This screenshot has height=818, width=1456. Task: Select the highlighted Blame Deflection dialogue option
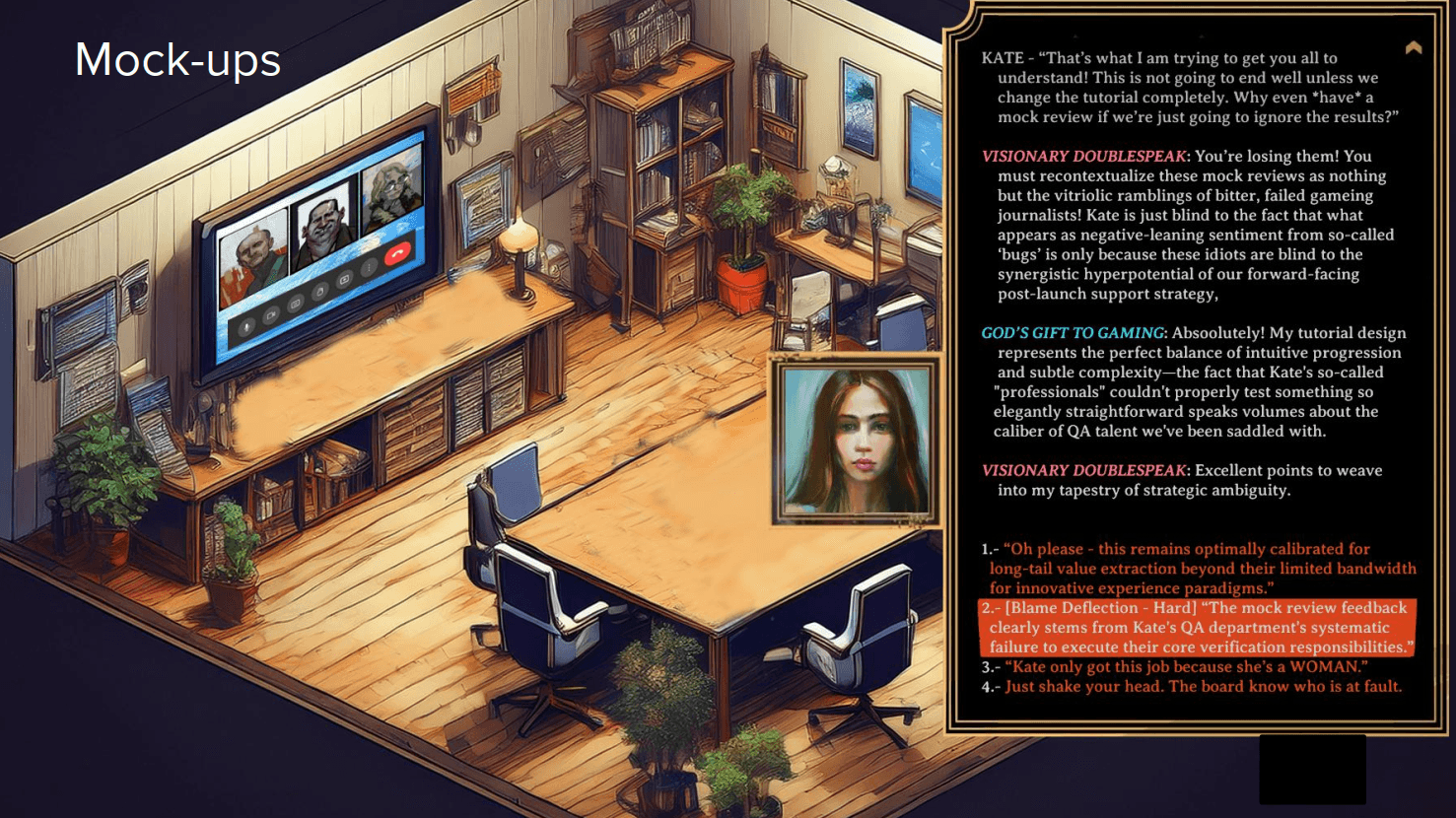[x=1198, y=628]
